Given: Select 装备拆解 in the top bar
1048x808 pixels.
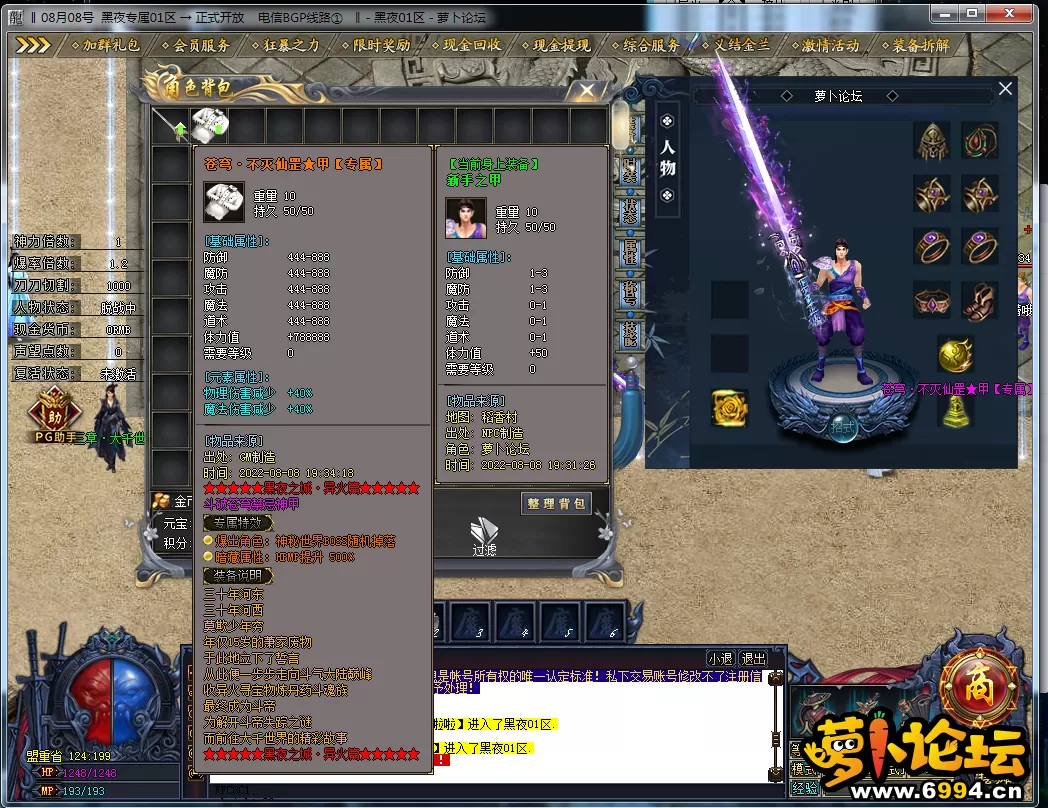Looking at the screenshot, I should (x=921, y=45).
